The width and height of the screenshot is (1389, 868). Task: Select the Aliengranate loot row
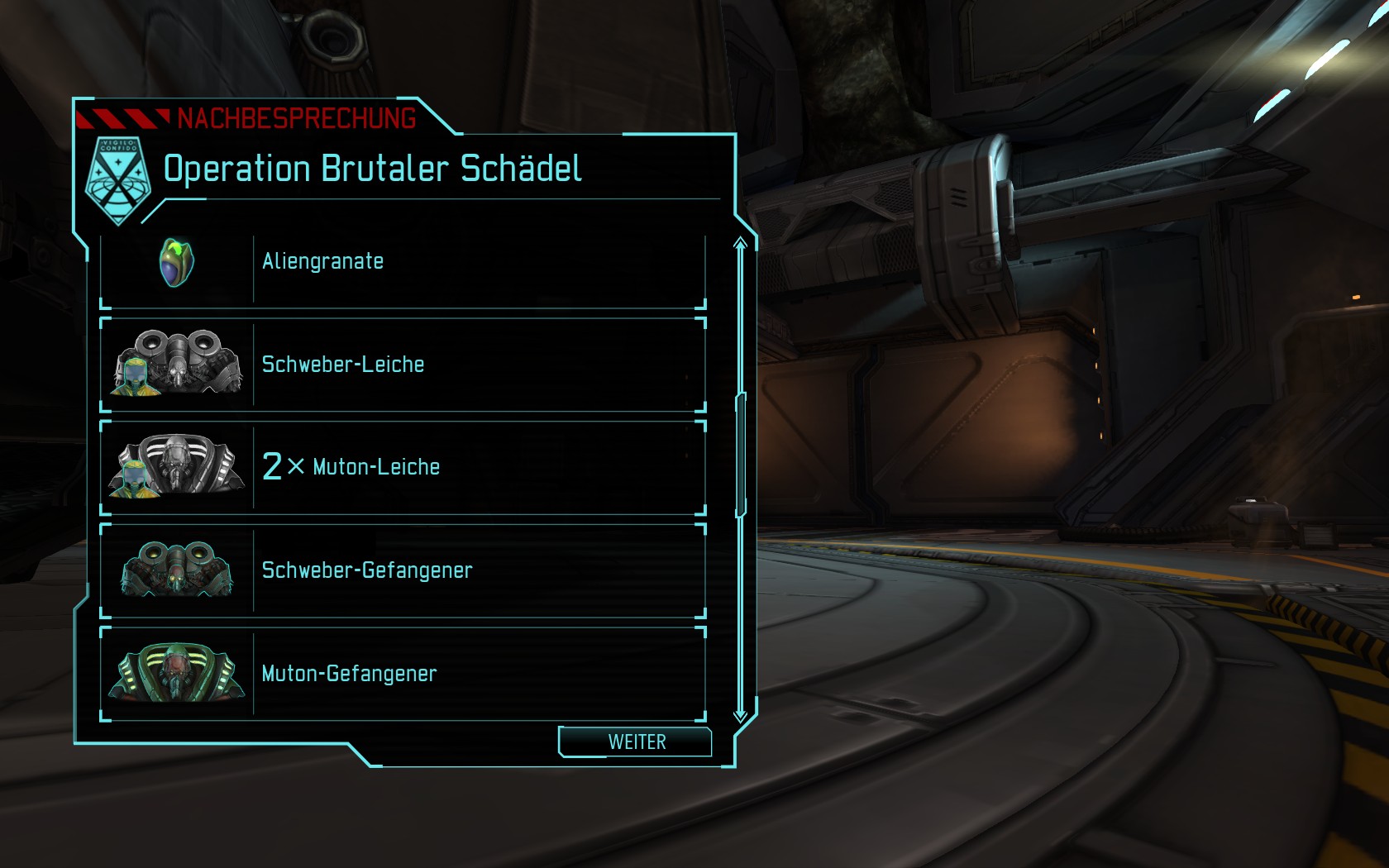(403, 264)
